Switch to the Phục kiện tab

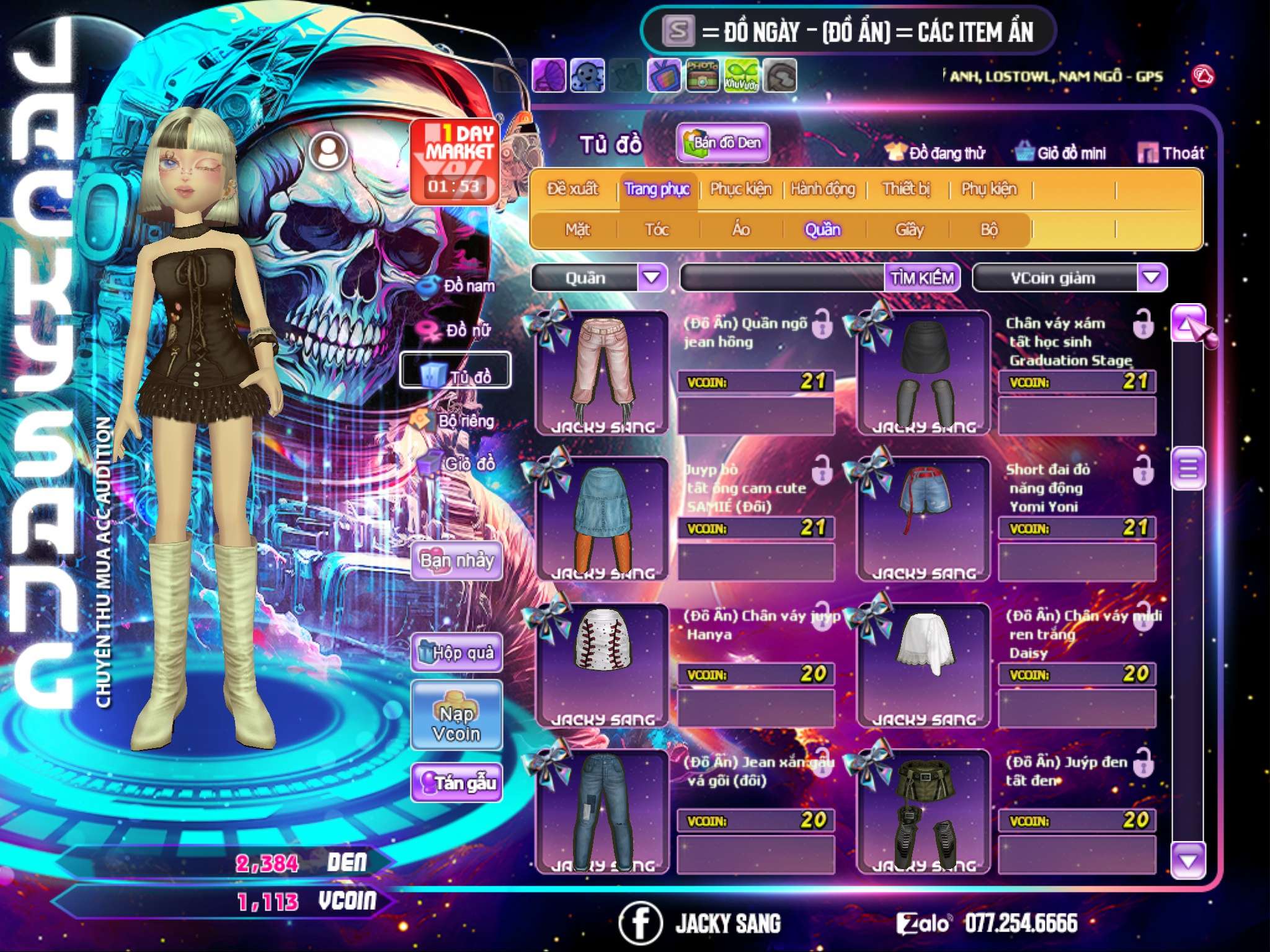click(x=741, y=189)
